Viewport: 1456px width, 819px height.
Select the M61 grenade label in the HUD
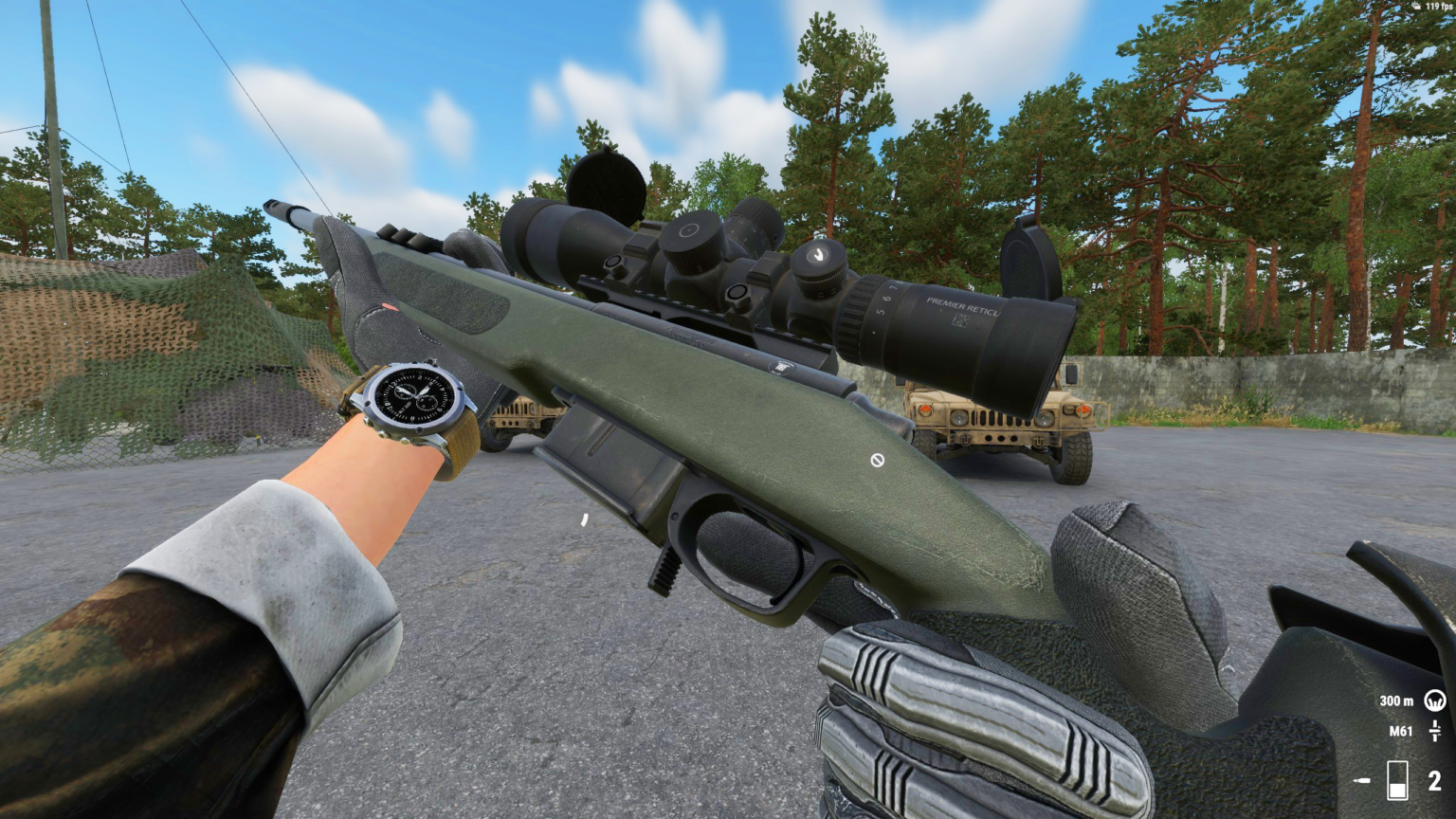click(1401, 731)
